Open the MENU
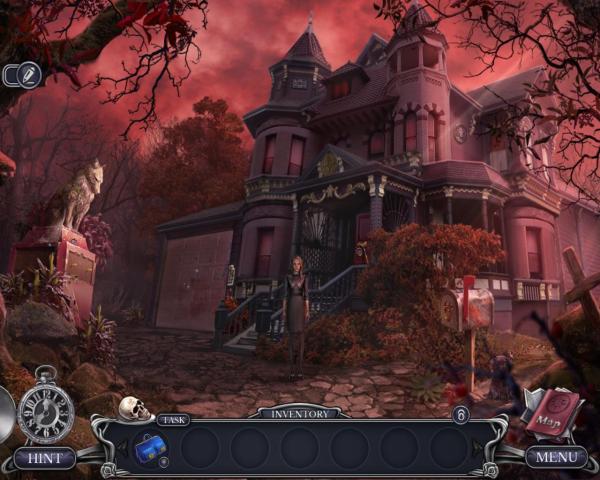Viewport: 600px width, 480px height. [x=556, y=458]
